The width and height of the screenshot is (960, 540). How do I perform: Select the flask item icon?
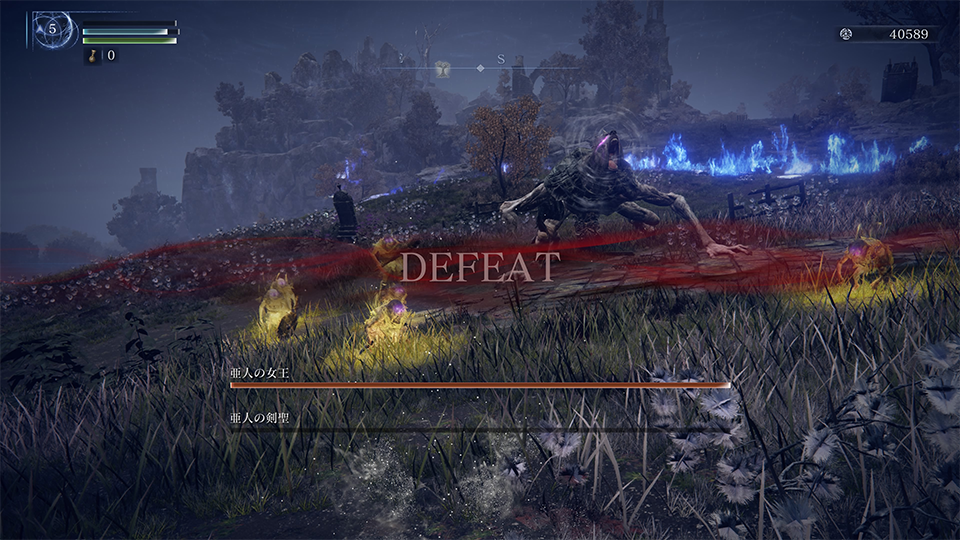pyautogui.click(x=92, y=56)
